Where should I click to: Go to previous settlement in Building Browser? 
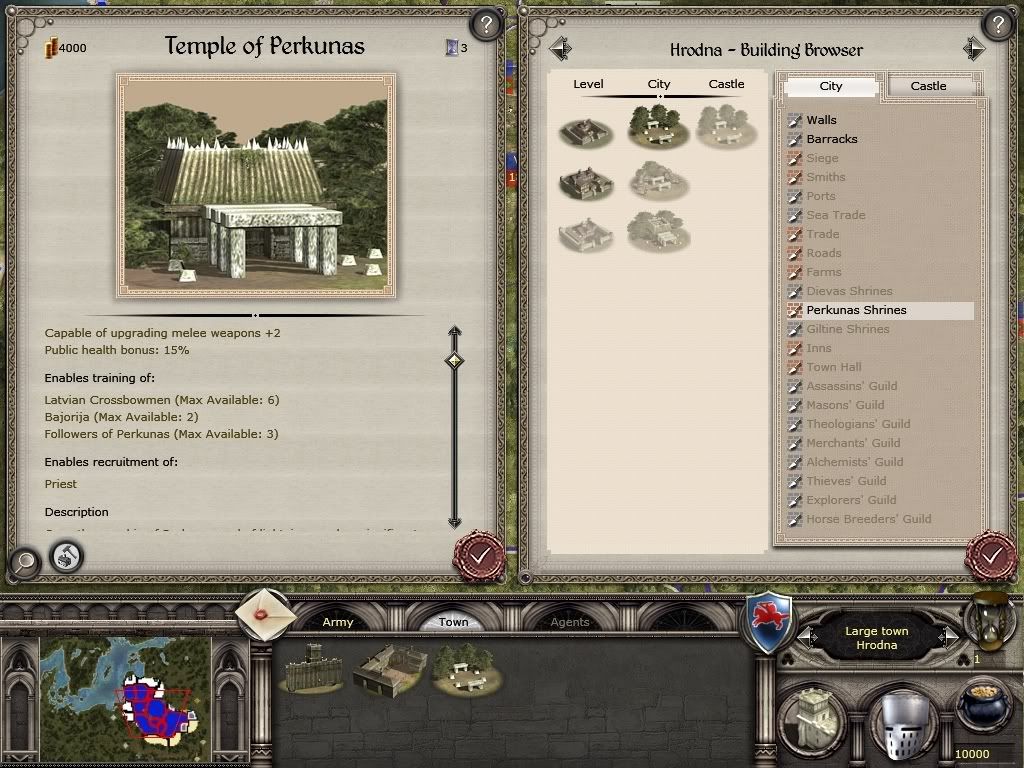pyautogui.click(x=560, y=48)
